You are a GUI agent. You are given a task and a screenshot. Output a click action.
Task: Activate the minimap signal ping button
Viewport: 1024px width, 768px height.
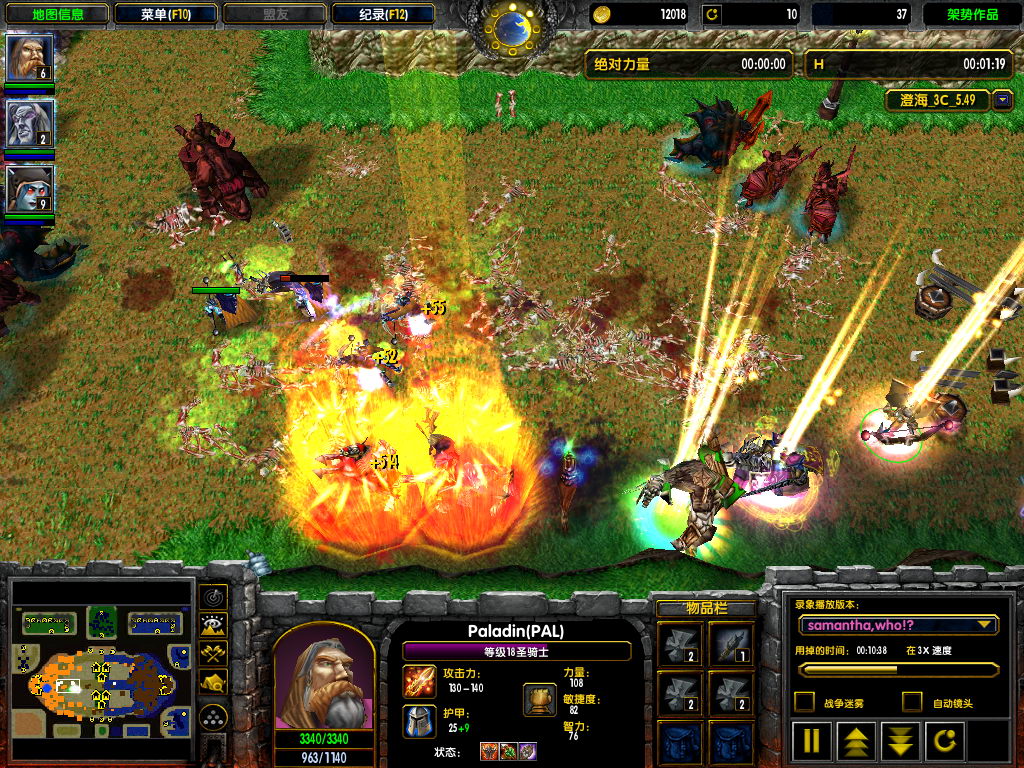coord(212,597)
